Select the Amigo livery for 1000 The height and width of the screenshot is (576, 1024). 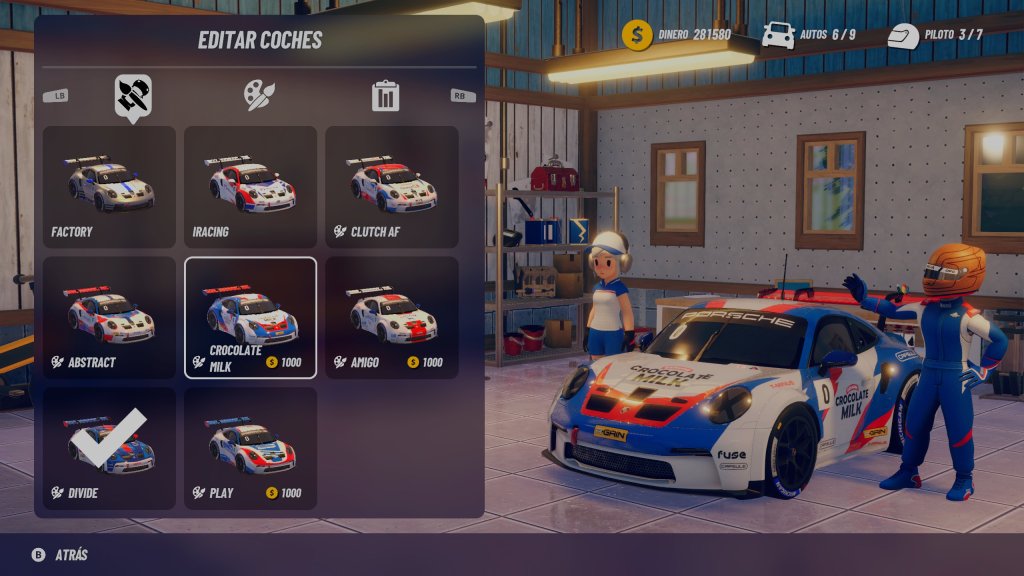pyautogui.click(x=391, y=318)
